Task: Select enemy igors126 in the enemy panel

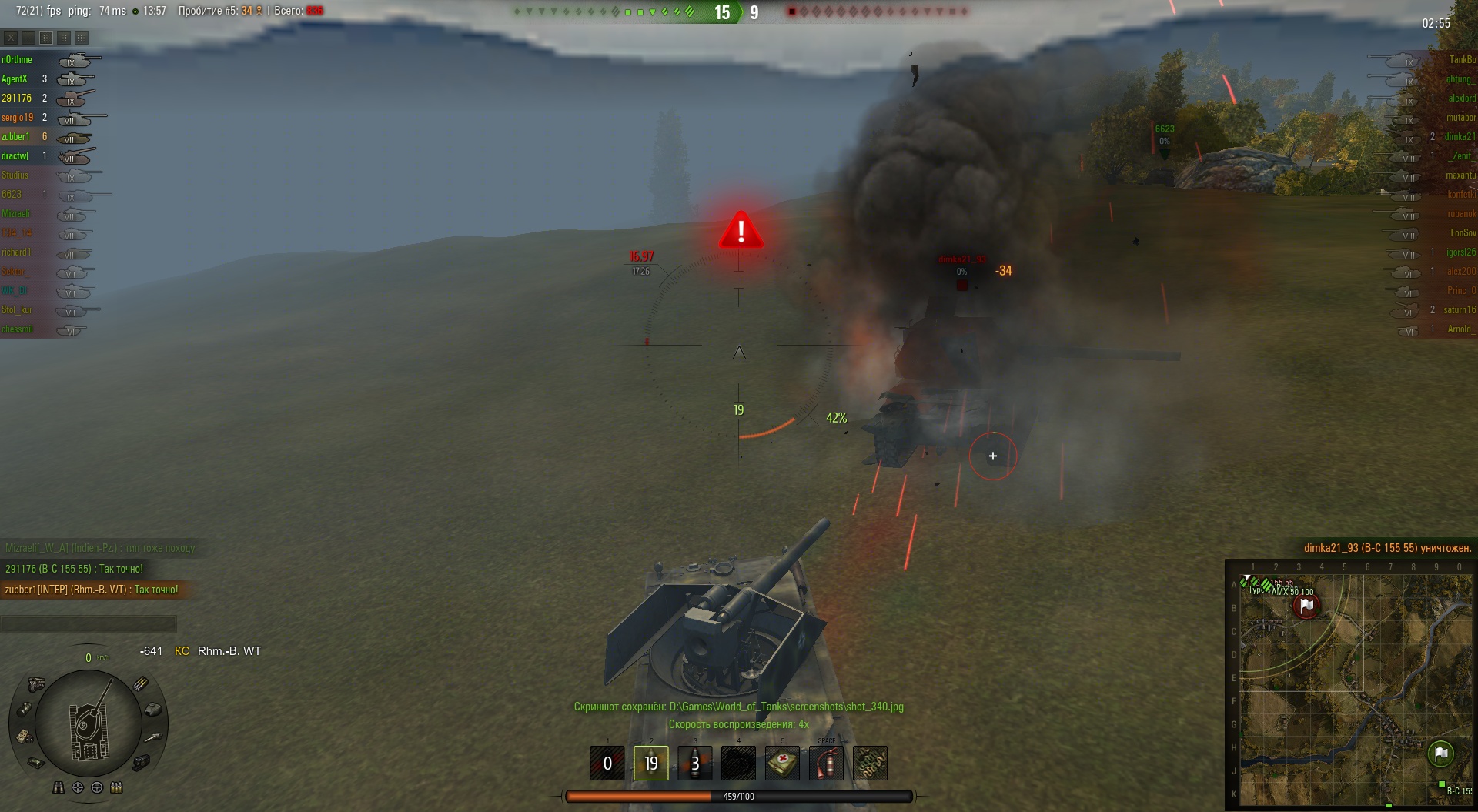Action: (1460, 252)
